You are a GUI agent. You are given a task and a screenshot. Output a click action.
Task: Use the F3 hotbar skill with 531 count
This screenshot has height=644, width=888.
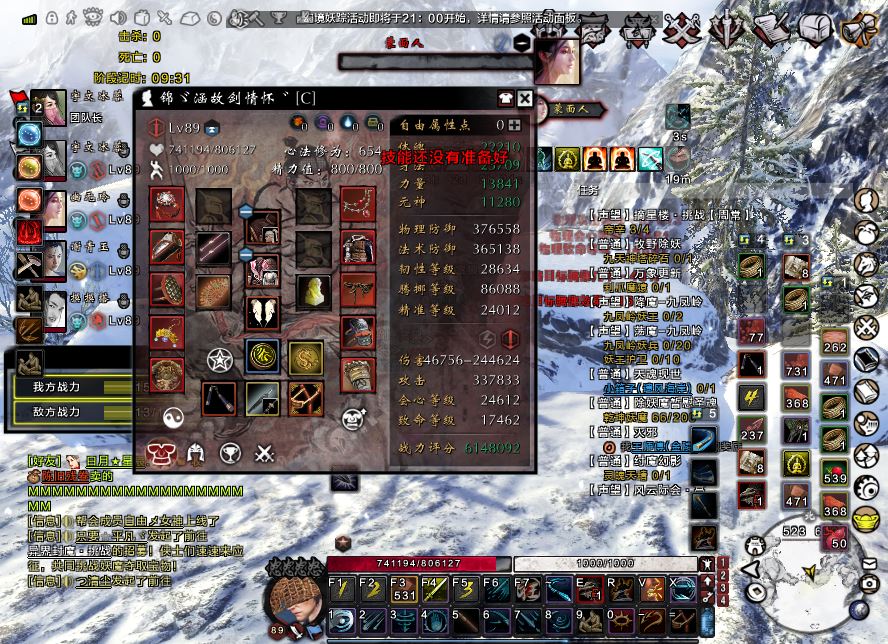(x=402, y=589)
